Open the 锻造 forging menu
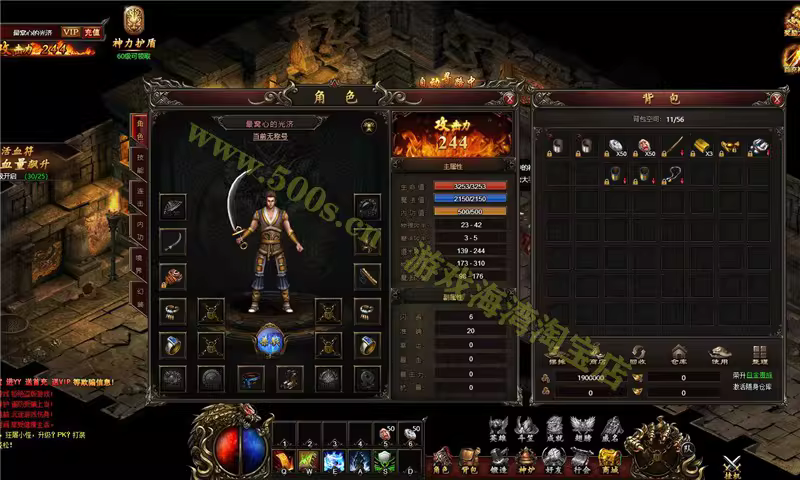 [497, 458]
